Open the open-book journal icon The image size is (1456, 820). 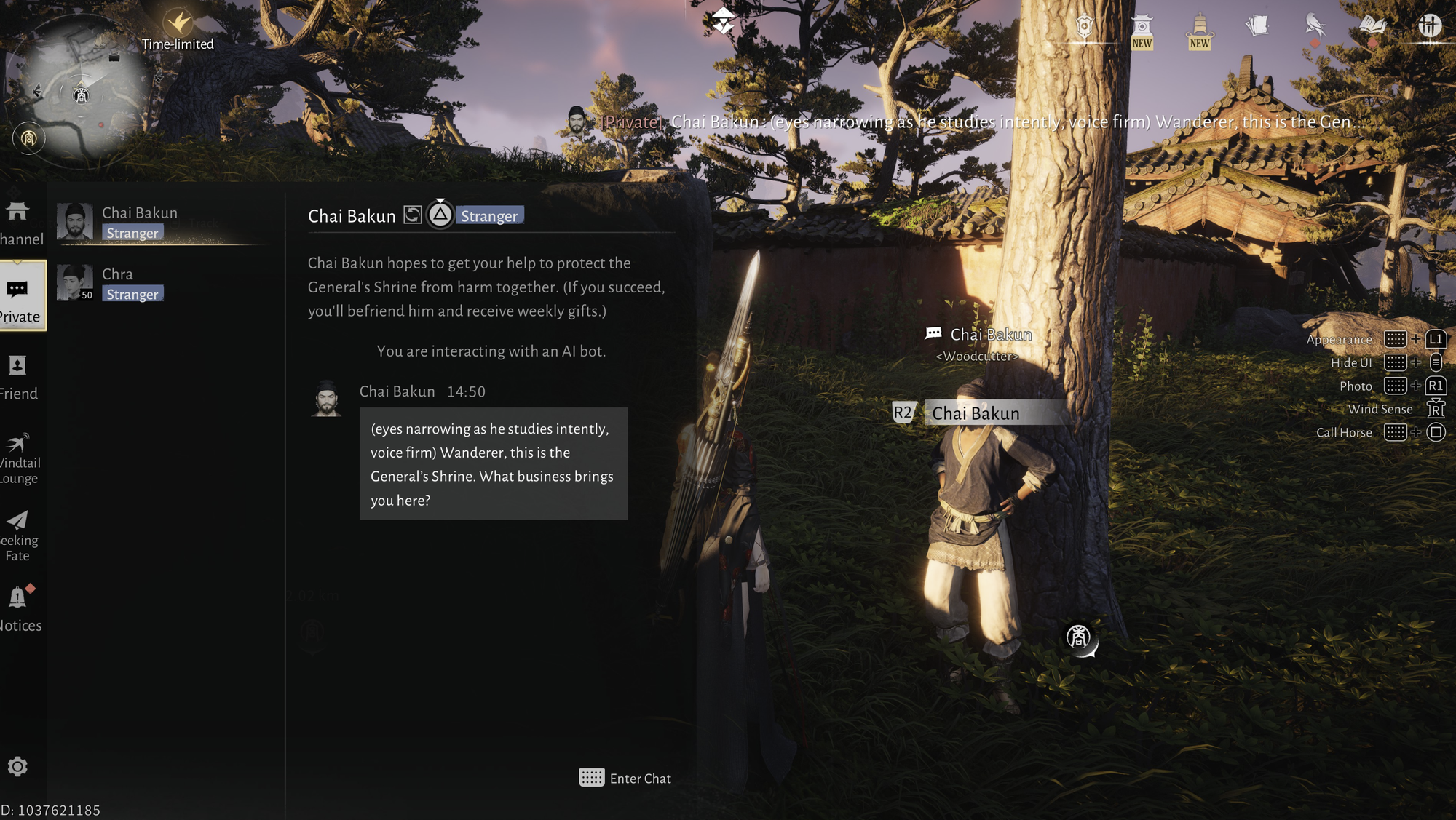(x=1372, y=26)
